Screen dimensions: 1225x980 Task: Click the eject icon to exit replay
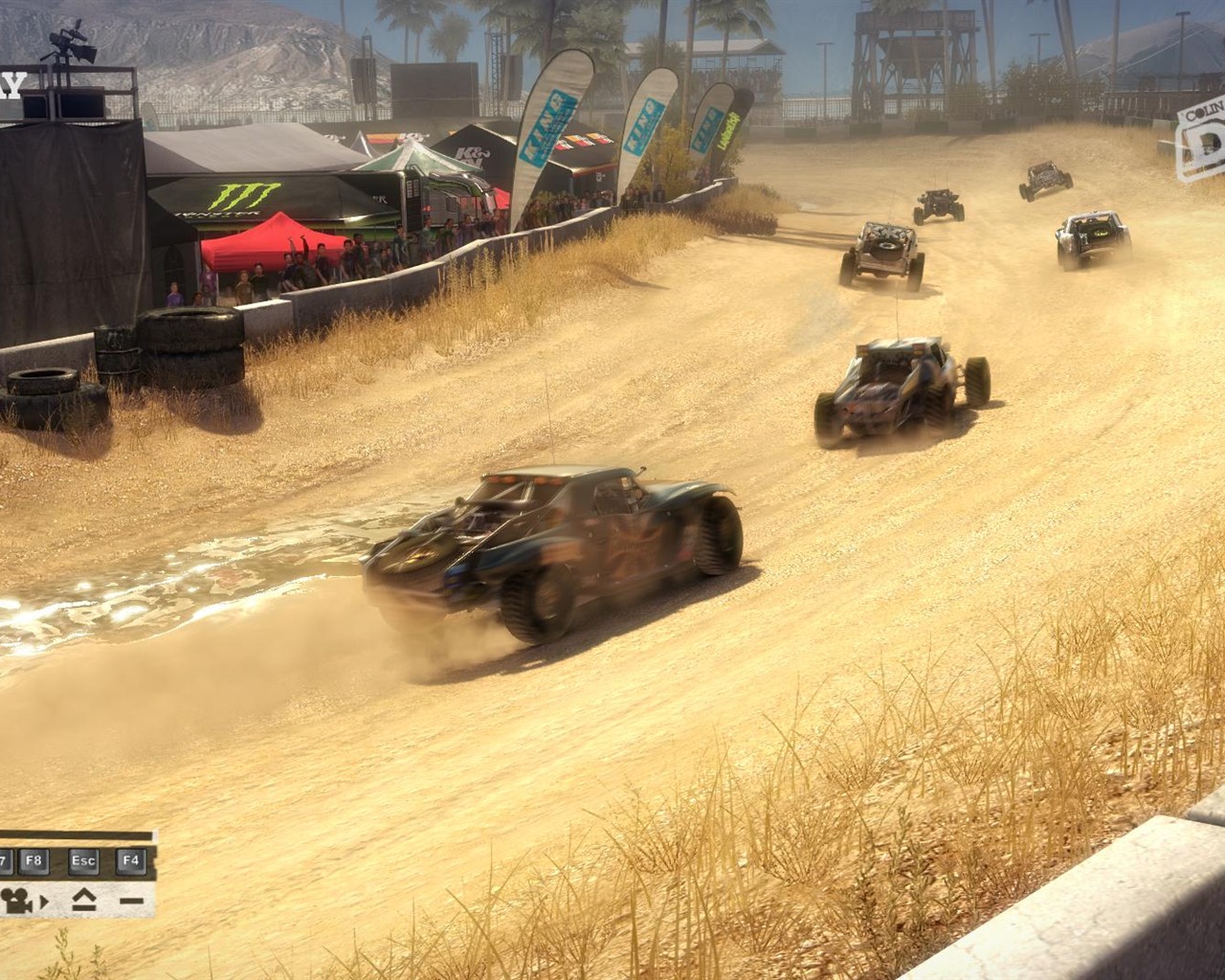coord(83,900)
